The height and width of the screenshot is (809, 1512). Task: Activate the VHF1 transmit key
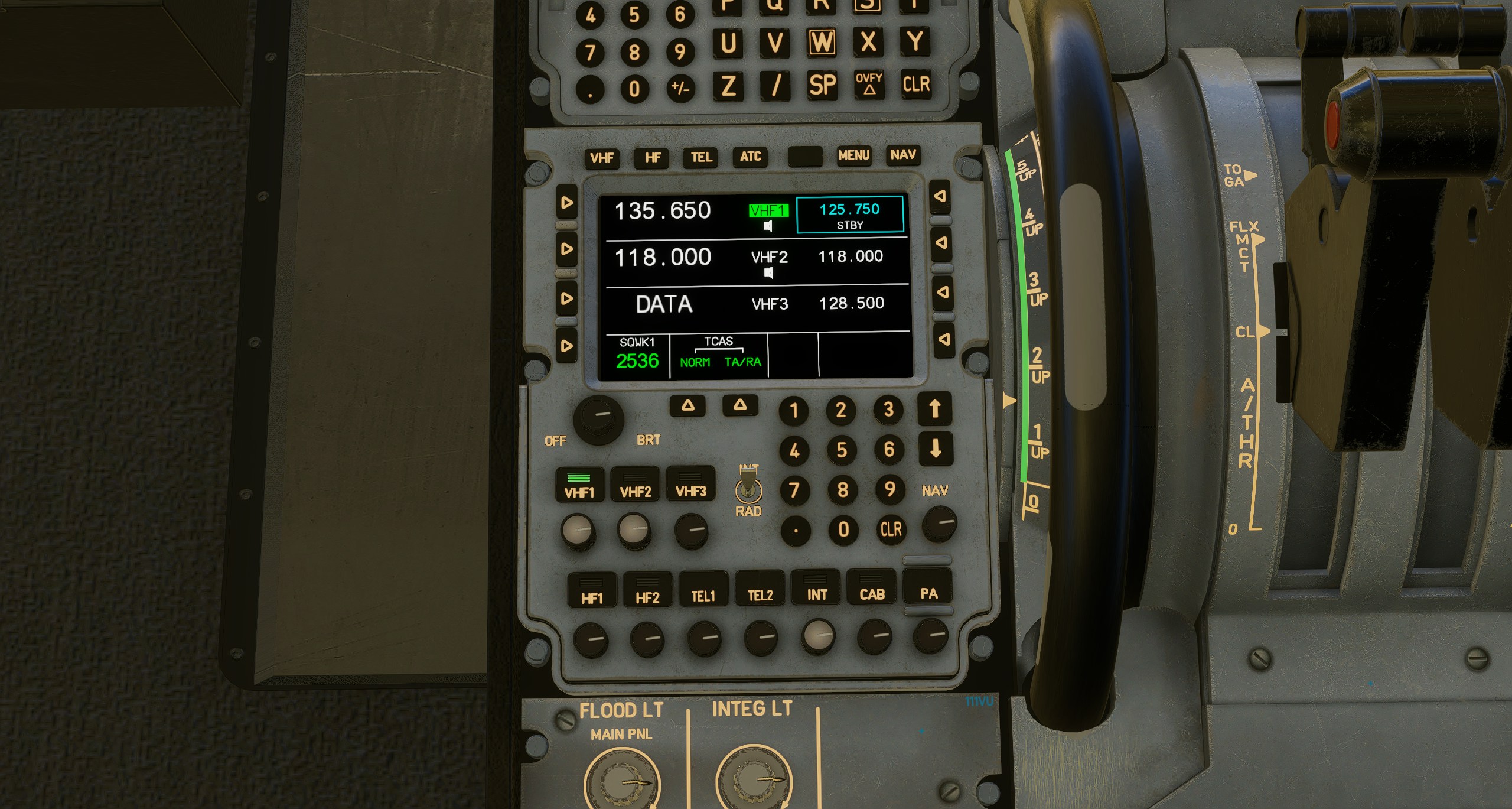pyautogui.click(x=579, y=486)
